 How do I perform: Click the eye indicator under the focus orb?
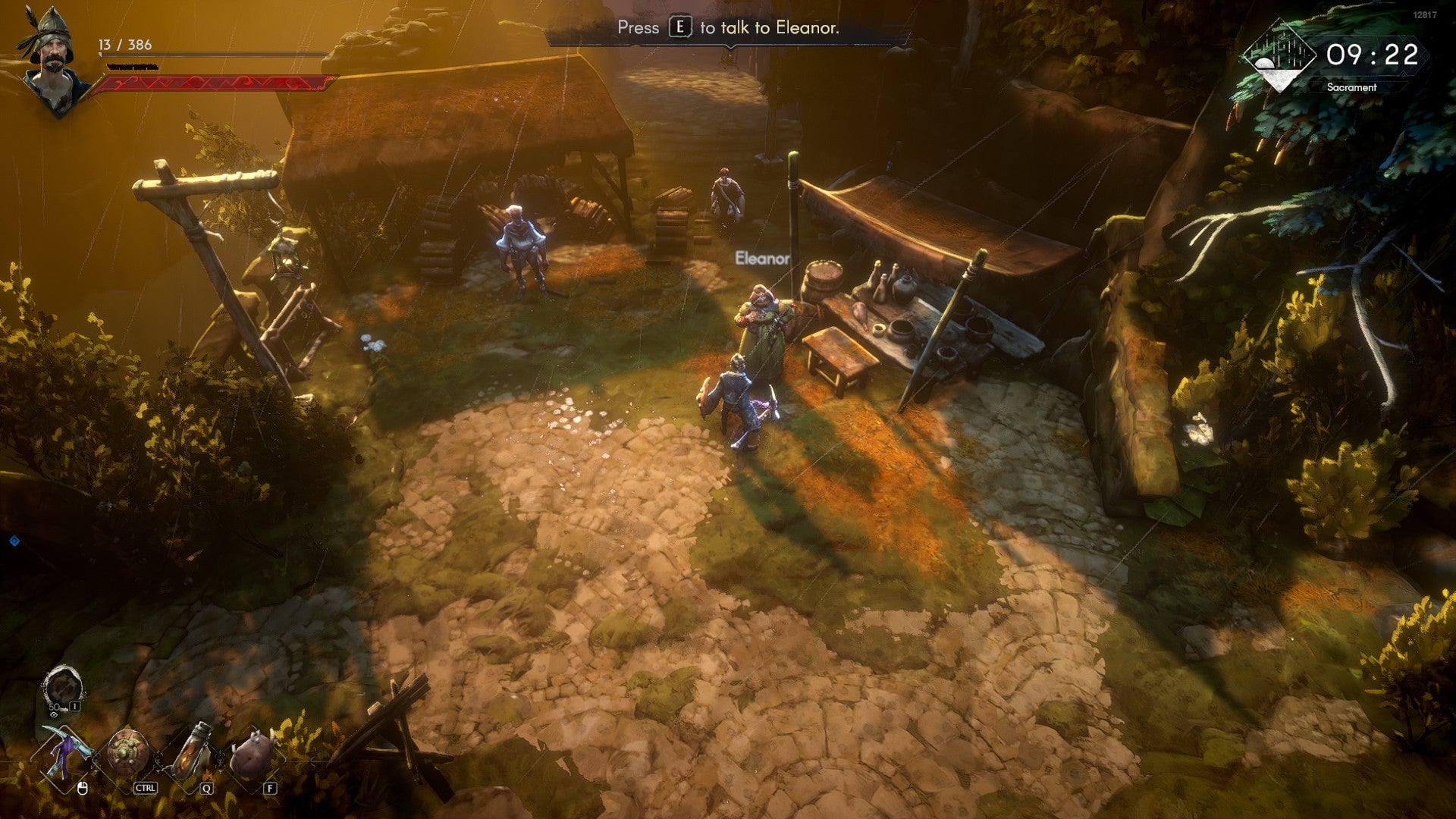tap(55, 715)
